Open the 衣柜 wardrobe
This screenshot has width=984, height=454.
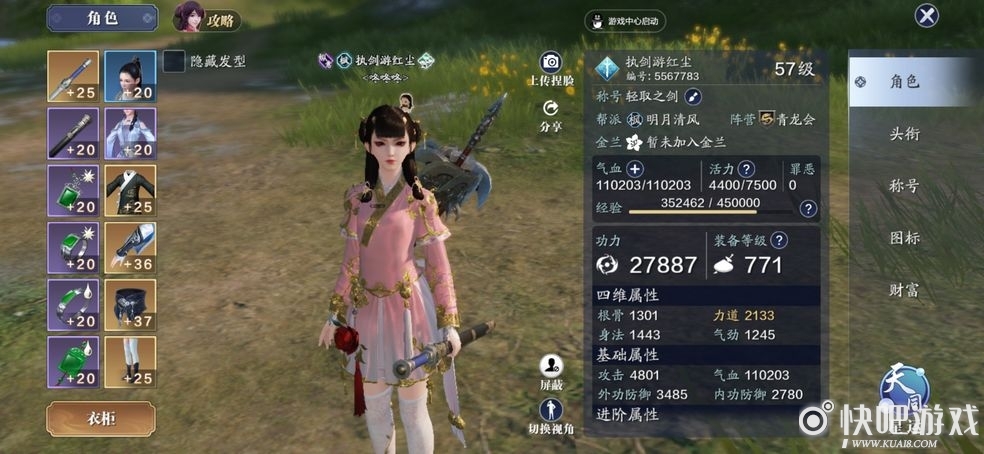(x=101, y=419)
